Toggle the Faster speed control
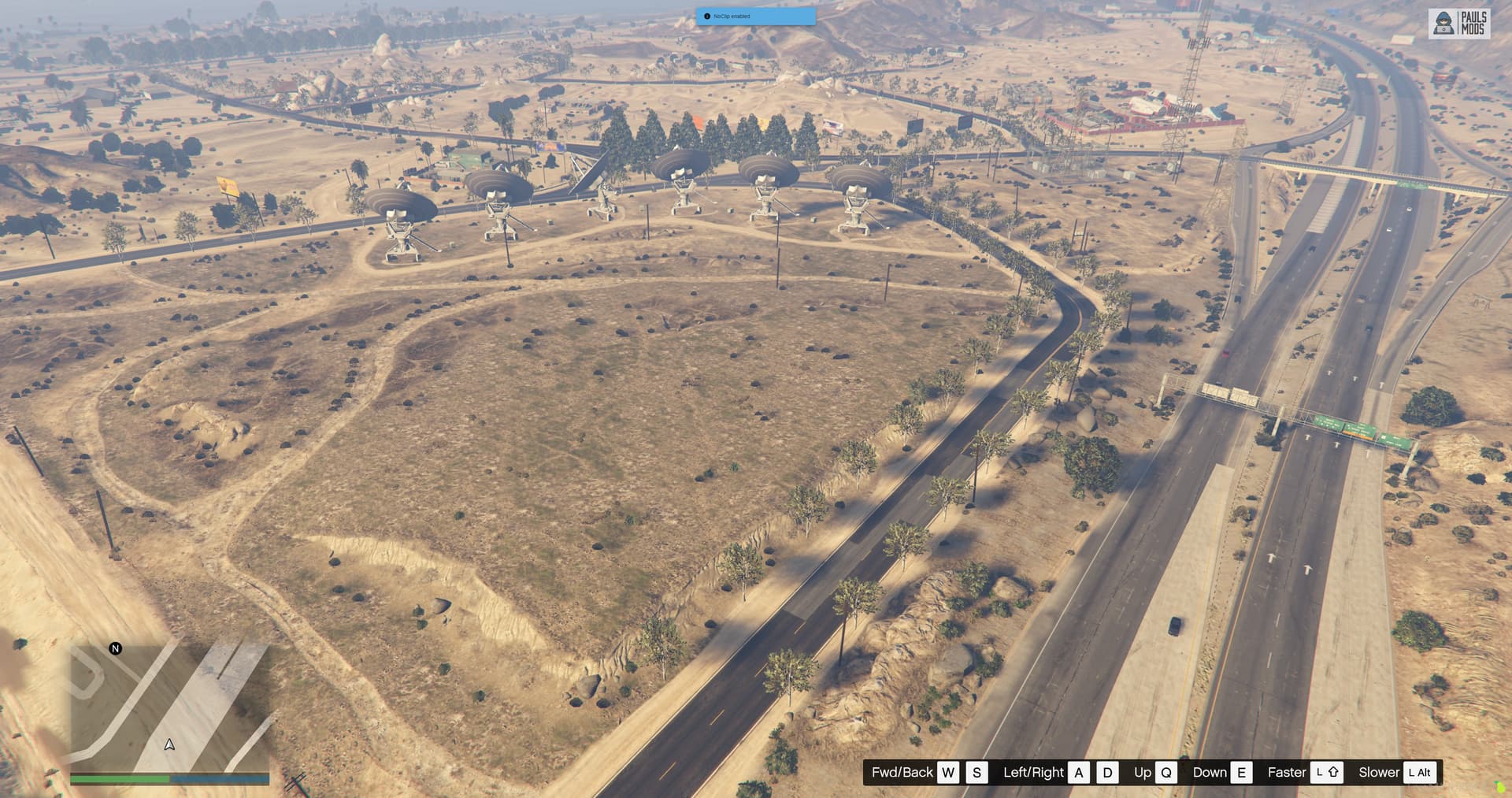Image resolution: width=1512 pixels, height=798 pixels. [1287, 773]
